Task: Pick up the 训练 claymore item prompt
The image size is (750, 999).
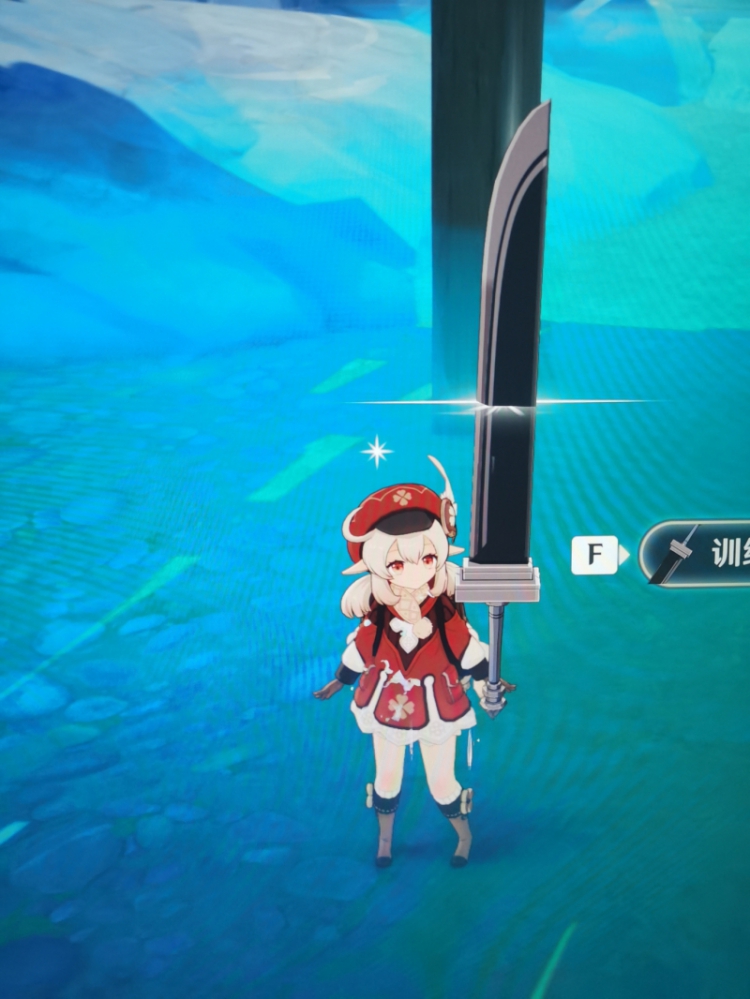Action: coord(698,553)
